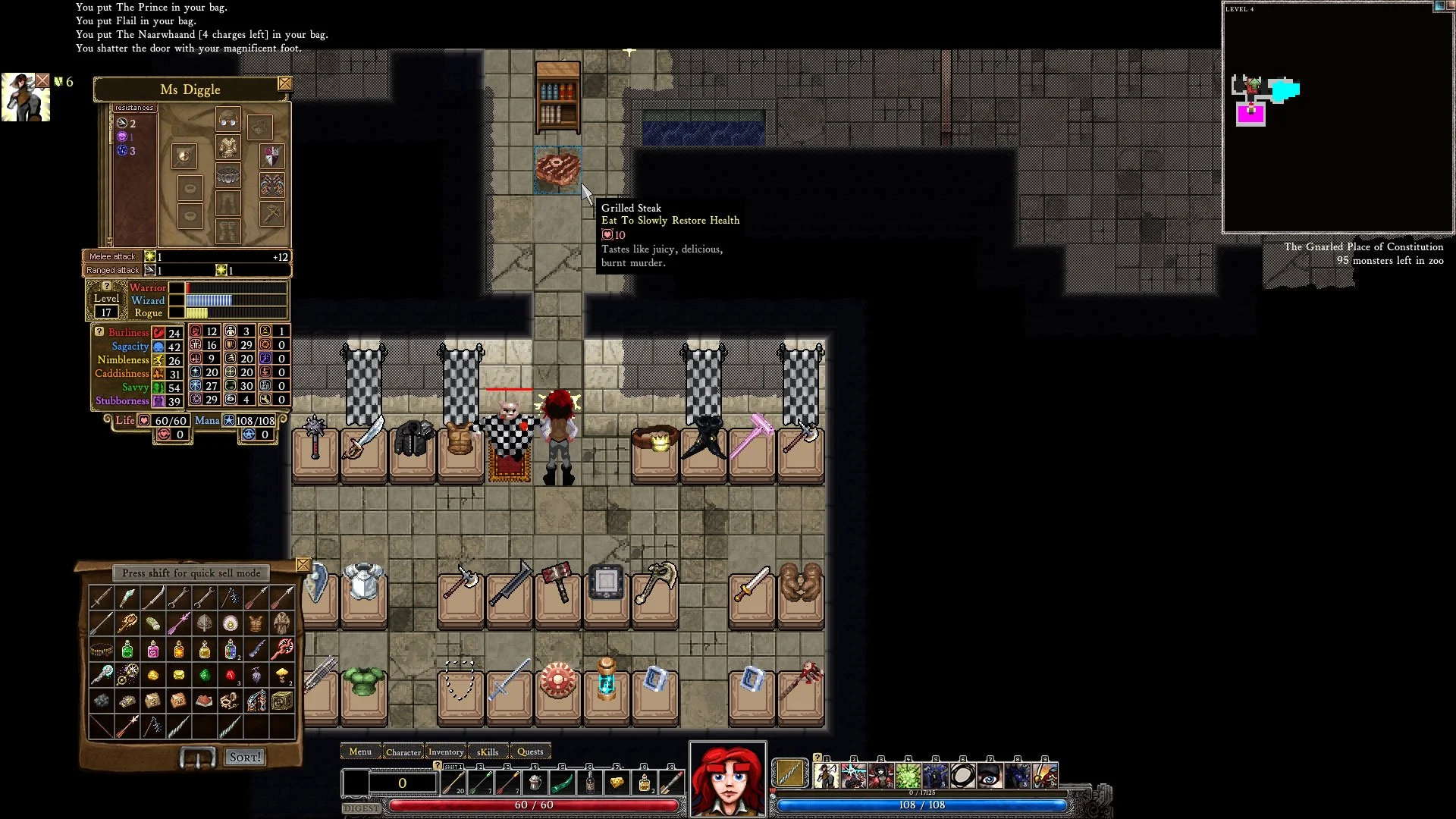Viewport: 1456px width, 819px height.
Task: Open the Menu from the bottom bar
Action: click(x=360, y=752)
